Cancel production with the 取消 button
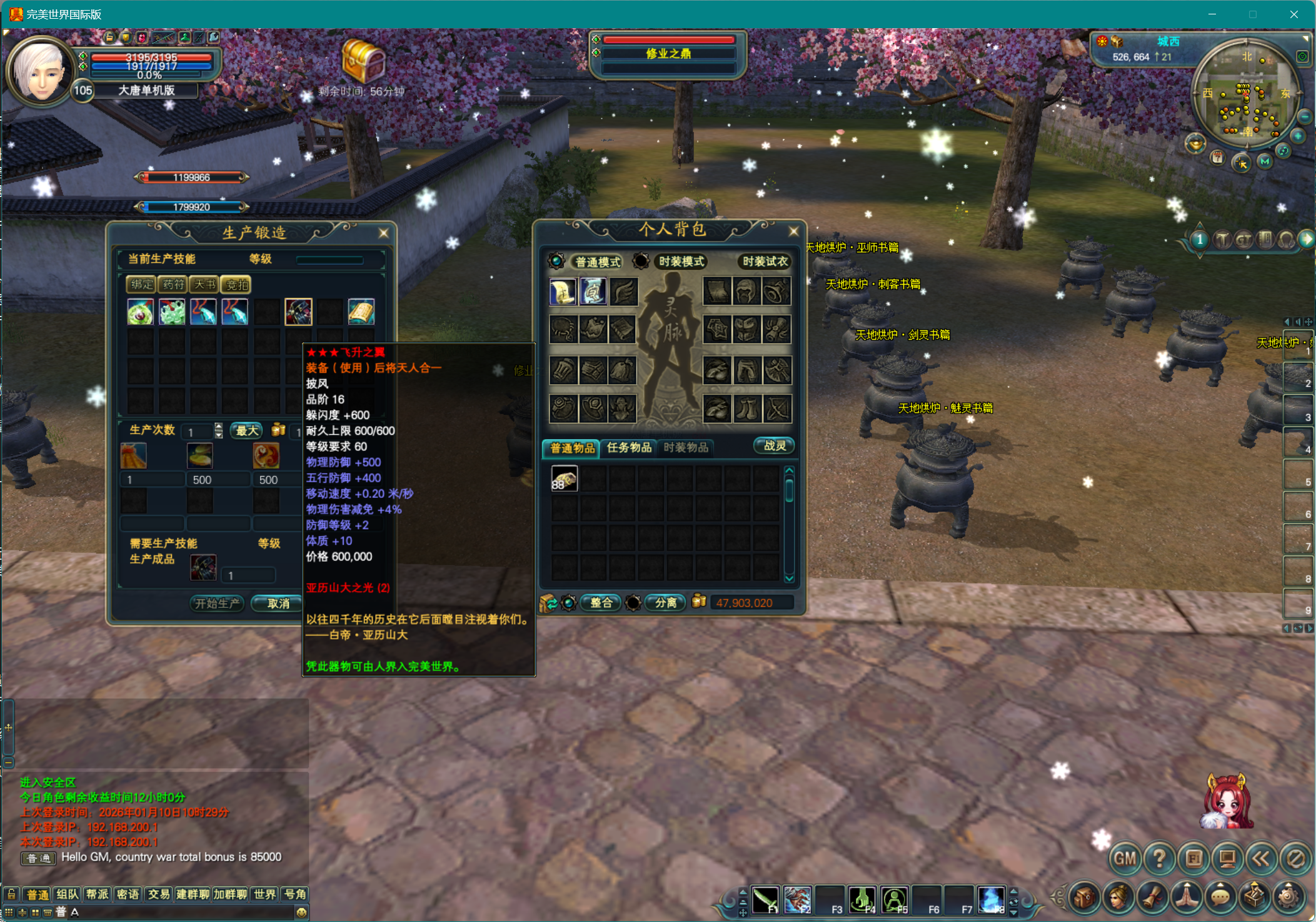 278,603
